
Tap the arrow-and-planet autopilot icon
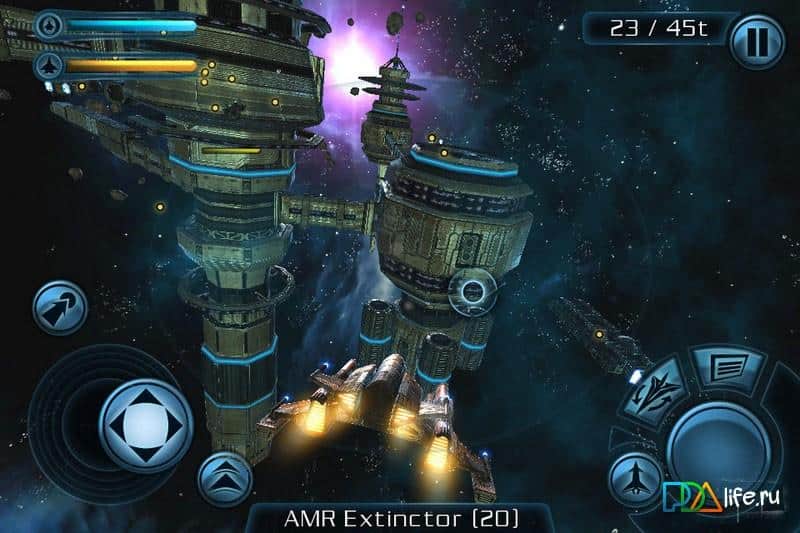point(59,307)
